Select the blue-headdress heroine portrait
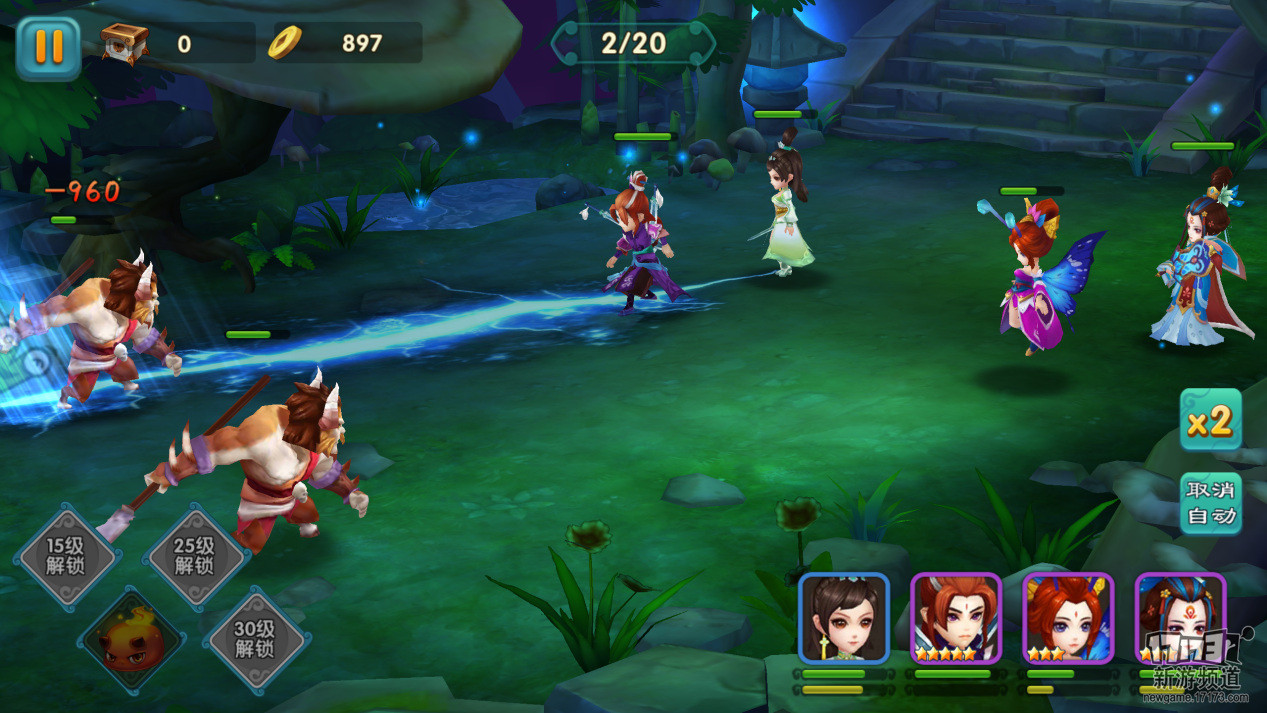 click(x=1180, y=619)
